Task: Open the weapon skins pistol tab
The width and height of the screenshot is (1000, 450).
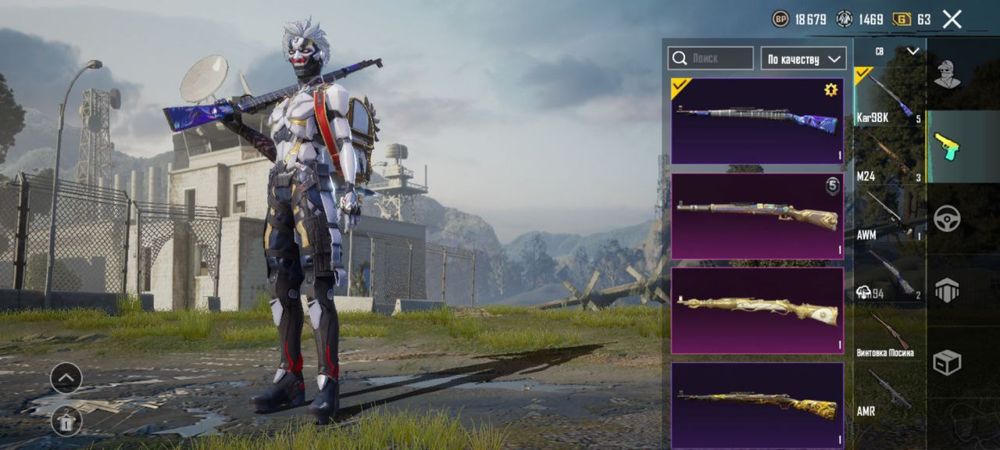Action: click(946, 146)
